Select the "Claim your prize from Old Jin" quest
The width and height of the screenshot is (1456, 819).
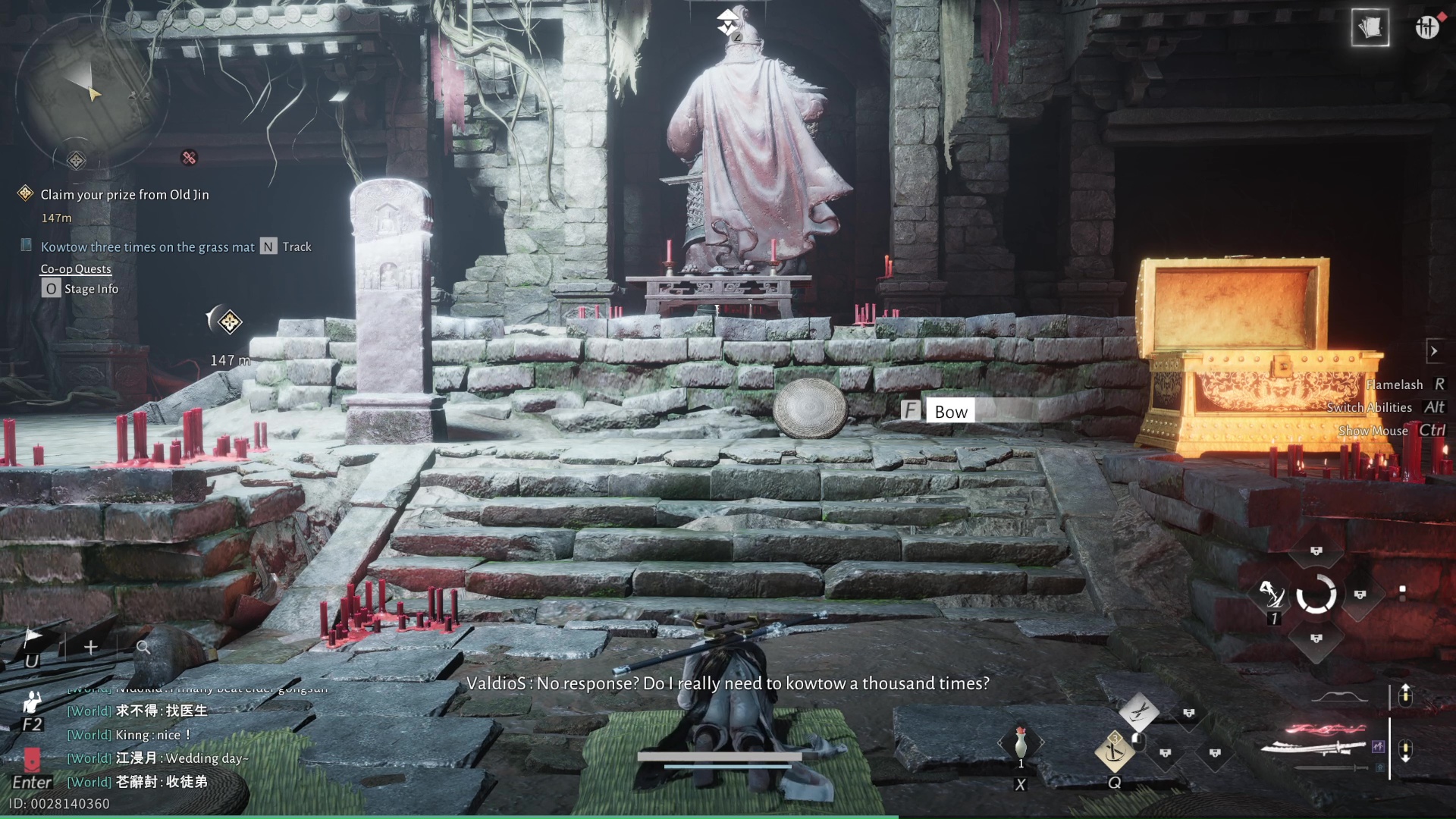click(x=124, y=195)
